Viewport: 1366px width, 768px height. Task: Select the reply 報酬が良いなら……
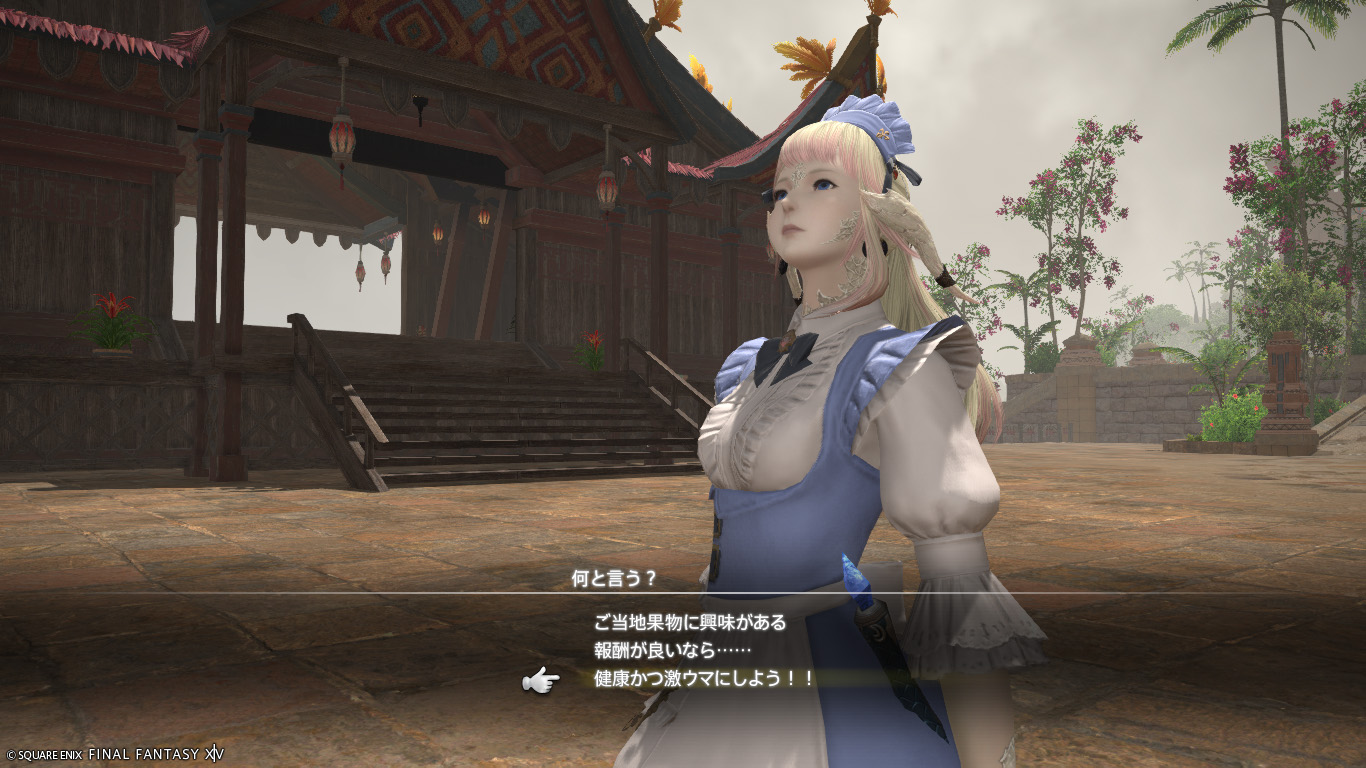pos(658,650)
